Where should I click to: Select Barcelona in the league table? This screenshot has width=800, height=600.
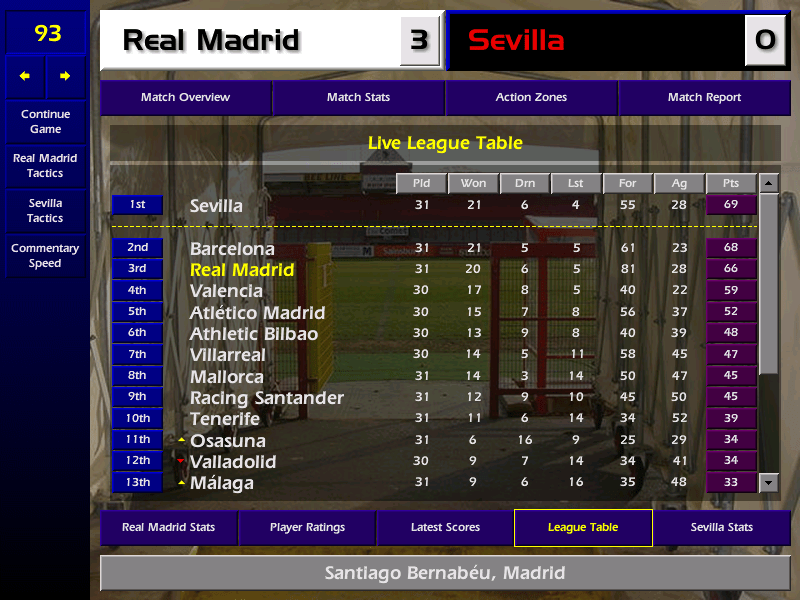232,248
